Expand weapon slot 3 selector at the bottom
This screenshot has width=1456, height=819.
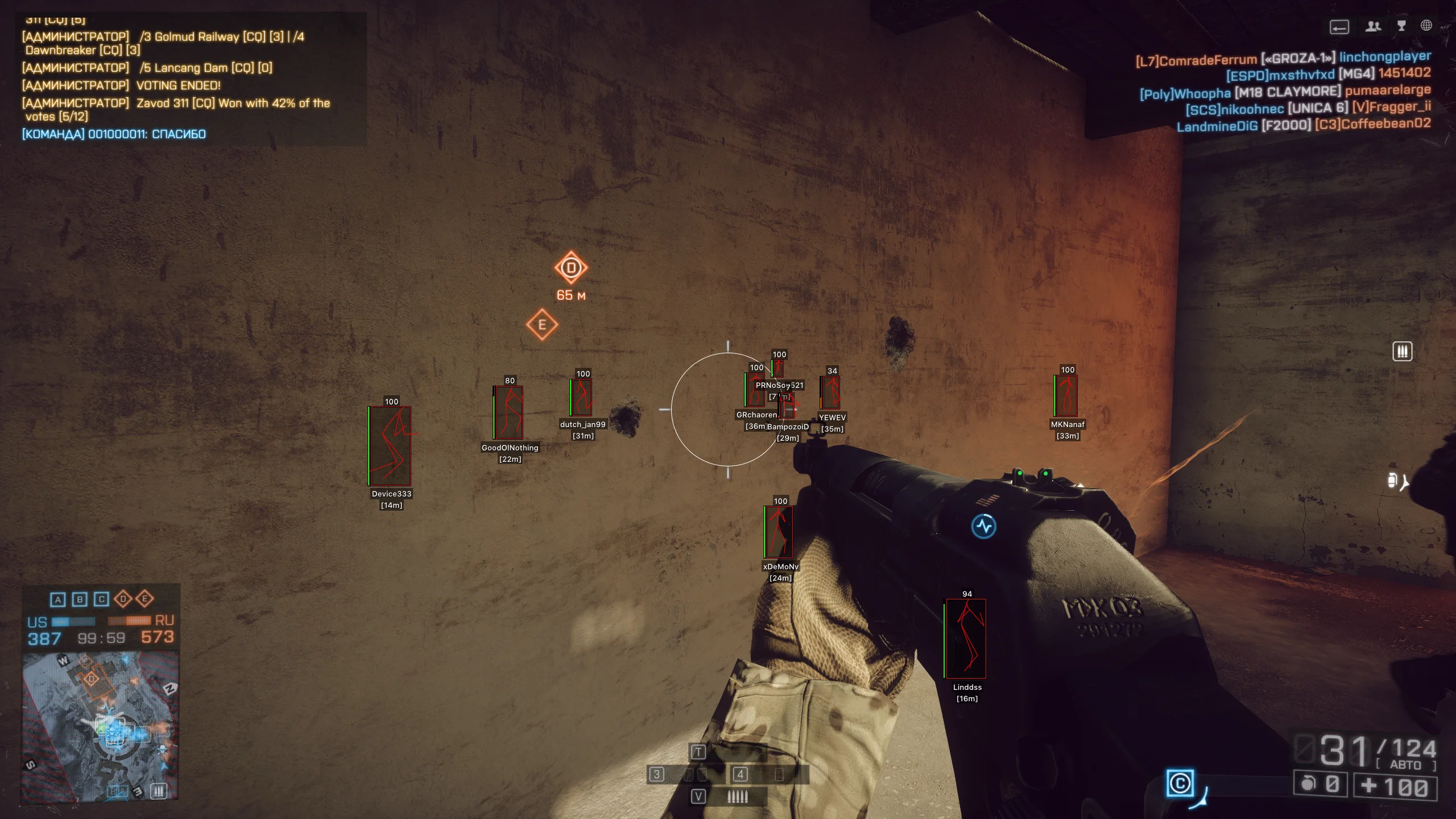(x=657, y=775)
